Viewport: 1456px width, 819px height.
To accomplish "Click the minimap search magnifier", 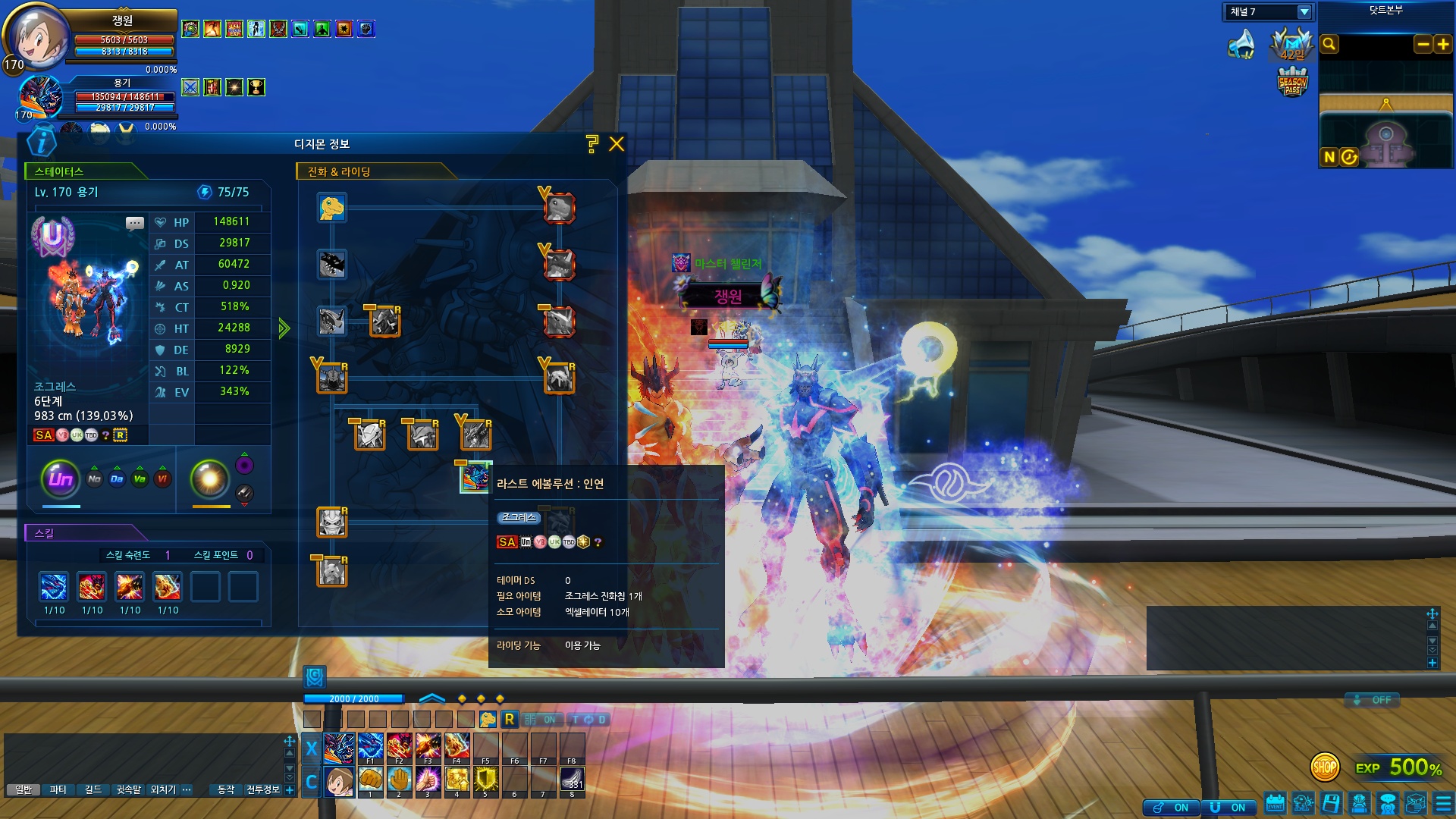I will (x=1329, y=45).
